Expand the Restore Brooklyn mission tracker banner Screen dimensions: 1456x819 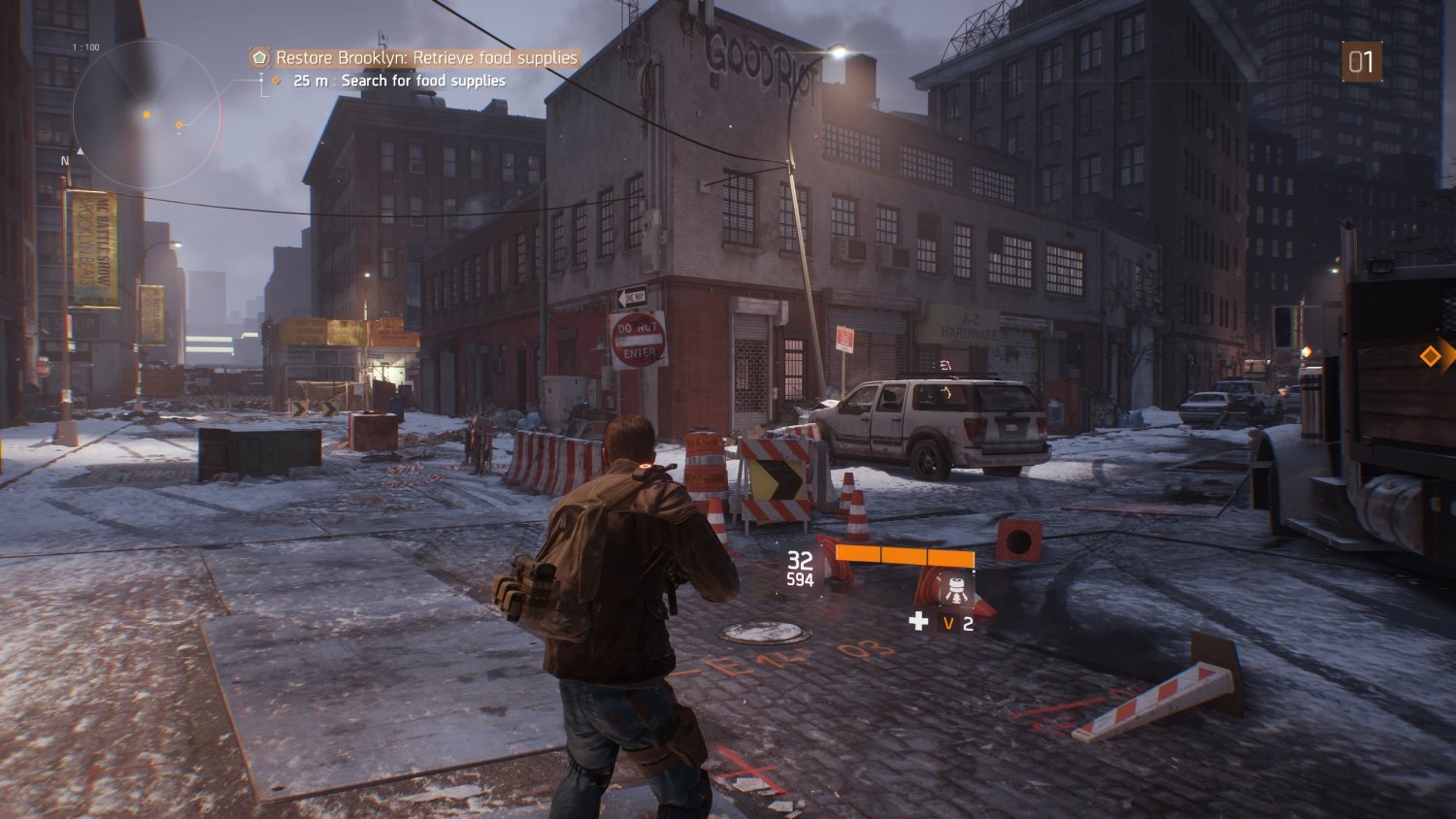(x=417, y=58)
